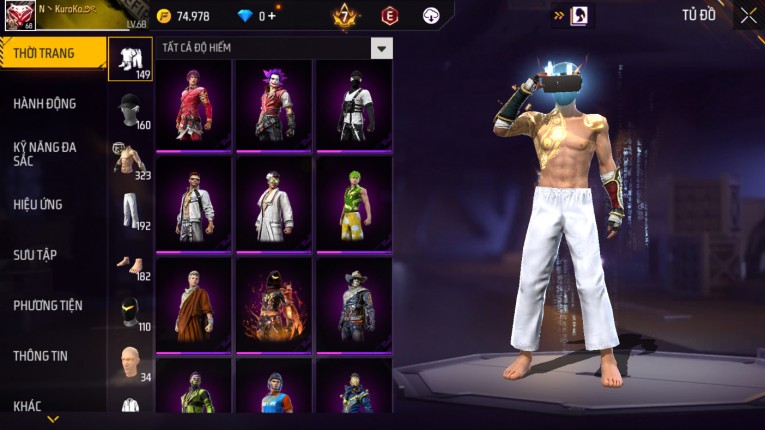Choose the headwear category with 160 items
Viewport: 765px width, 430px height.
coord(130,111)
